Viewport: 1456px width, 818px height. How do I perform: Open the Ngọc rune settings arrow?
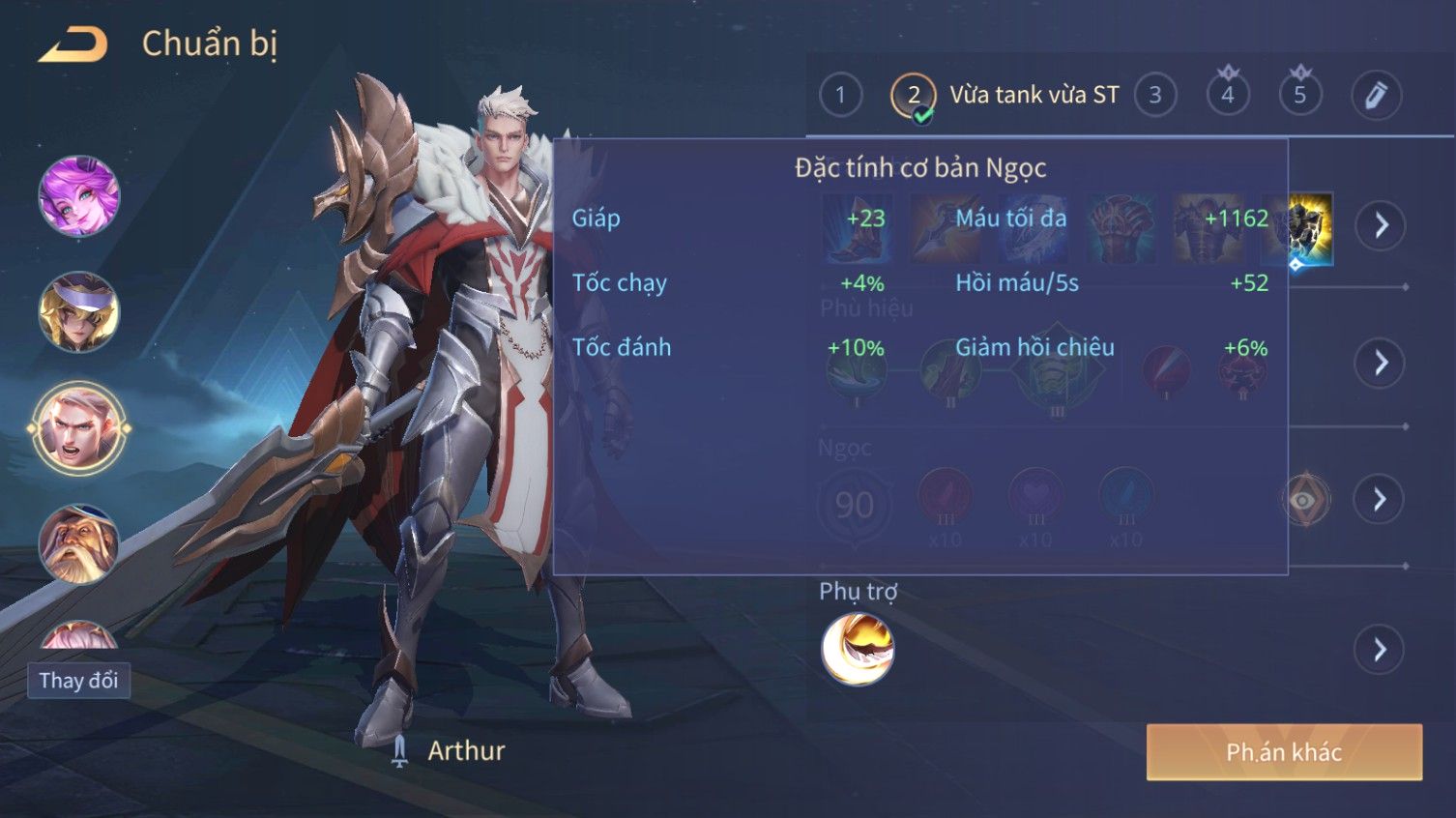click(x=1380, y=499)
